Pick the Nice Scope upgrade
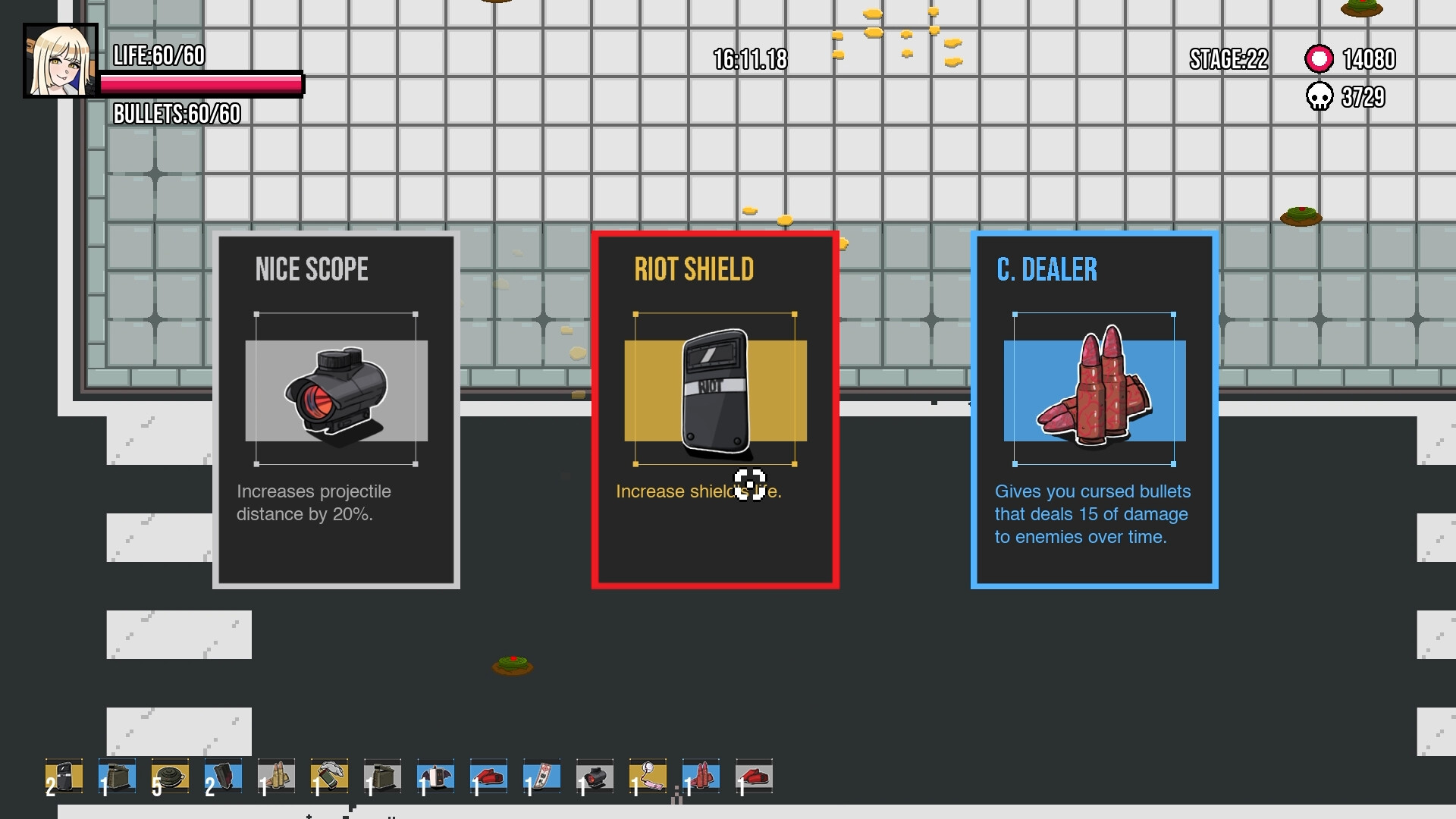This screenshot has width=1456, height=819. pos(336,409)
